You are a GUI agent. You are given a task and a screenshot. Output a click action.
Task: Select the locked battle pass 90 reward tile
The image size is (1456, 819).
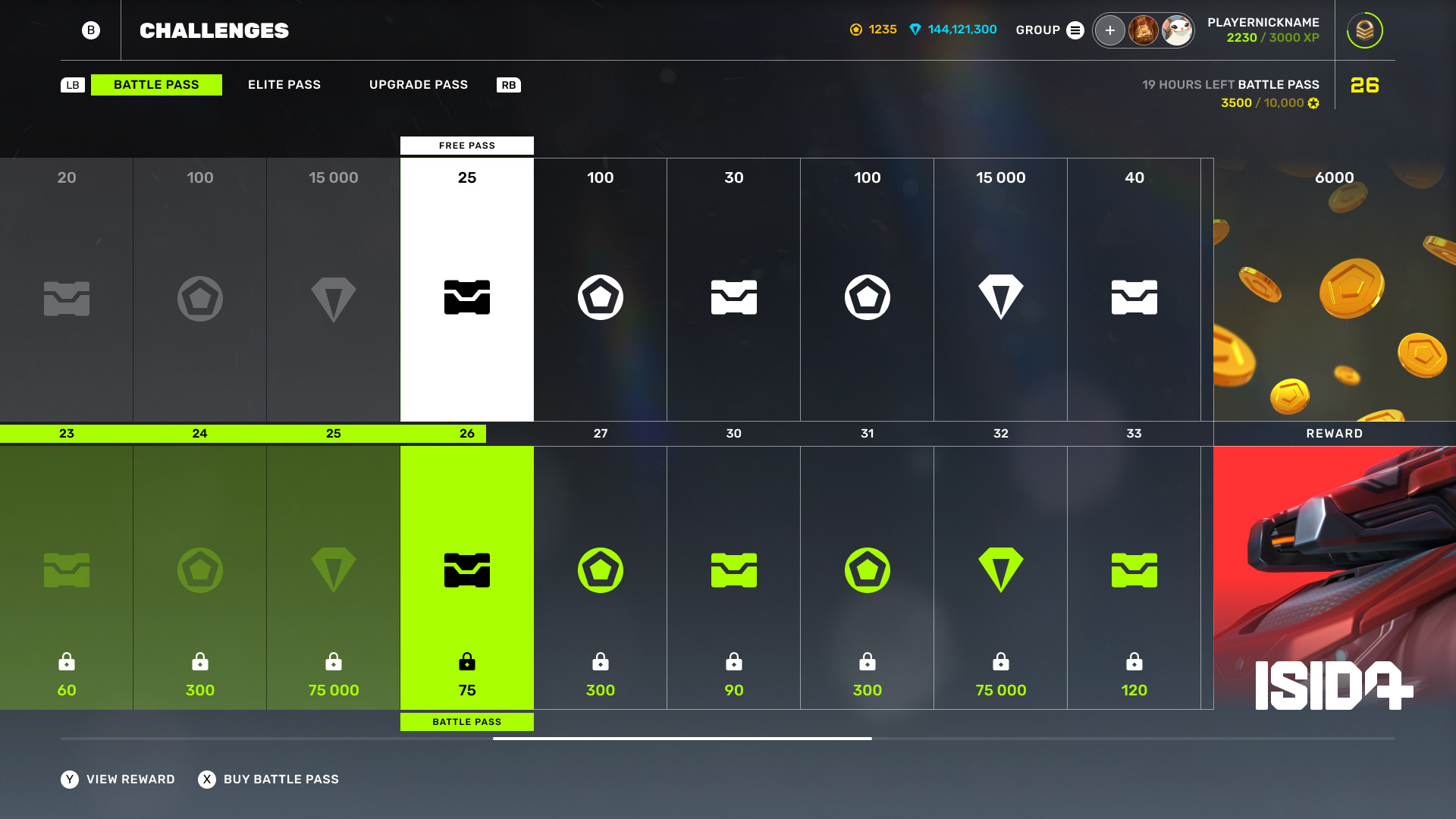coord(733,578)
